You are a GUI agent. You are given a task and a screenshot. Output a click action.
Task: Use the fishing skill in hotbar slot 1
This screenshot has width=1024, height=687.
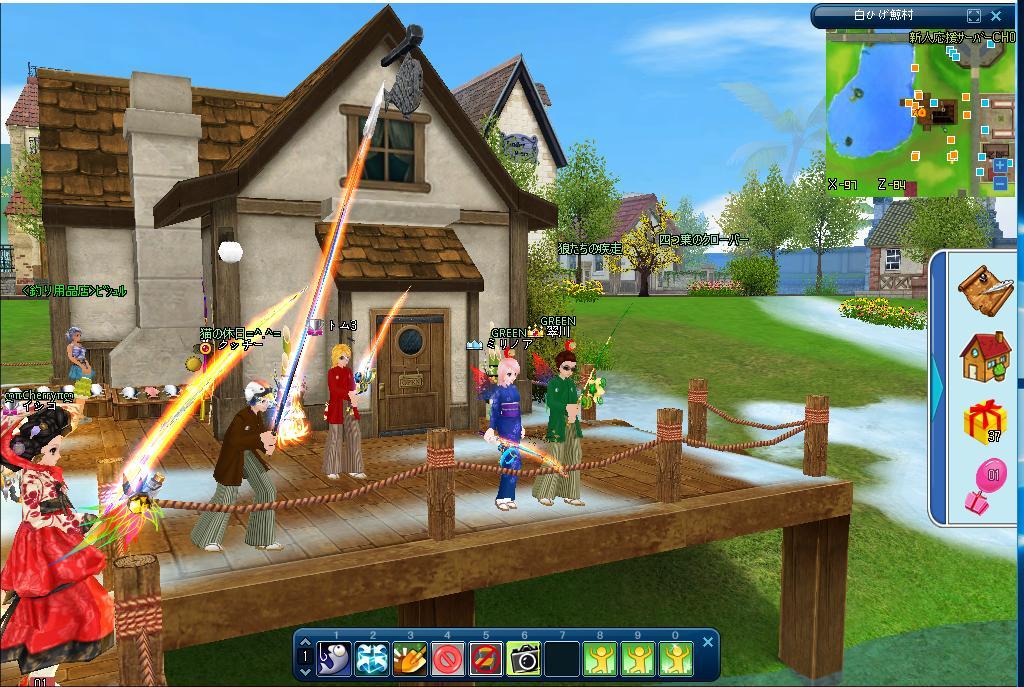pos(335,658)
